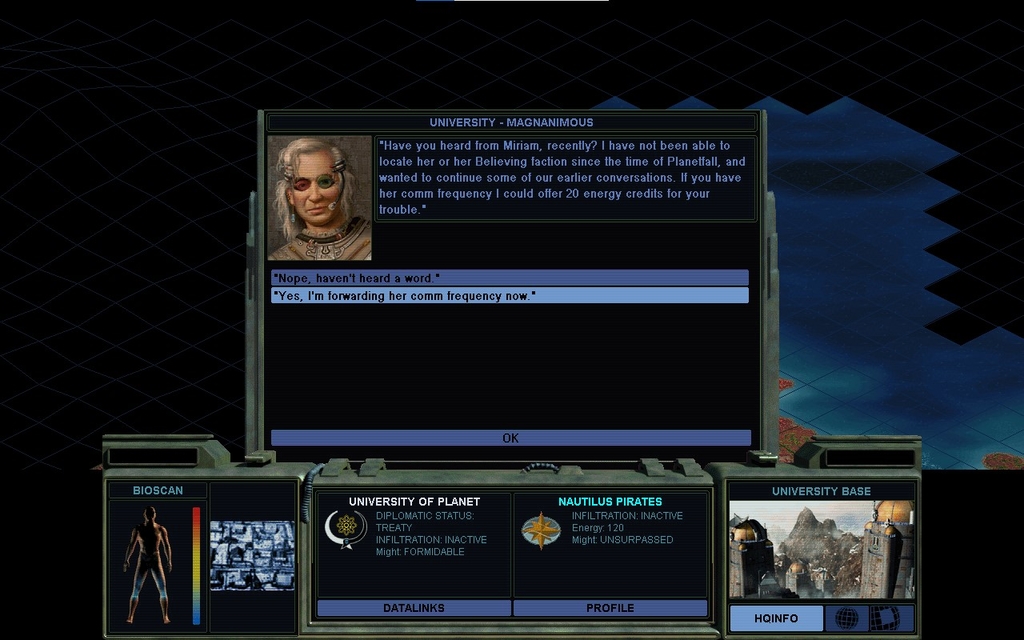Click the globe icon next to HQINFO
Screen dimensions: 1024x640
pos(846,618)
